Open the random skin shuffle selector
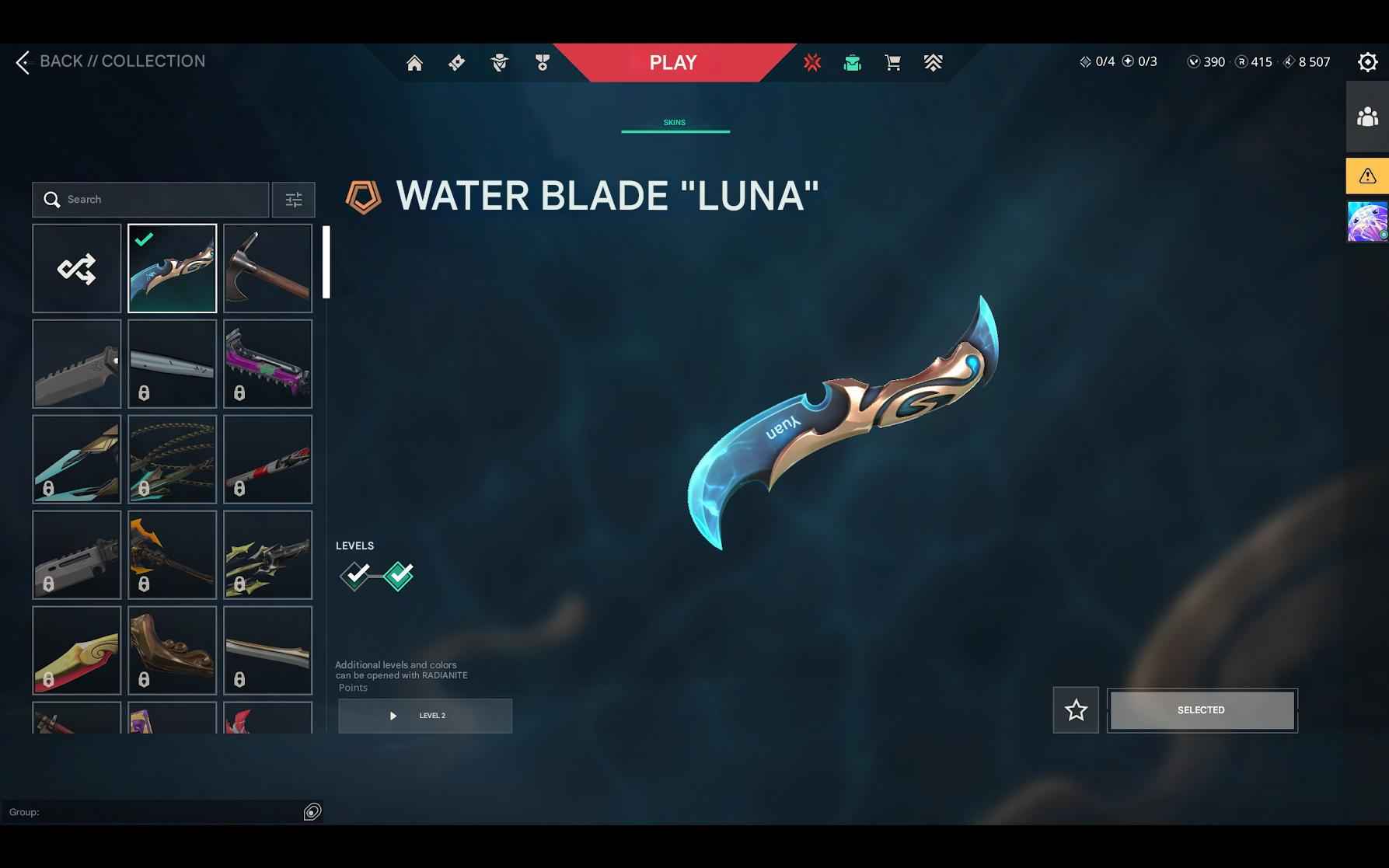The image size is (1389, 868). point(76,268)
